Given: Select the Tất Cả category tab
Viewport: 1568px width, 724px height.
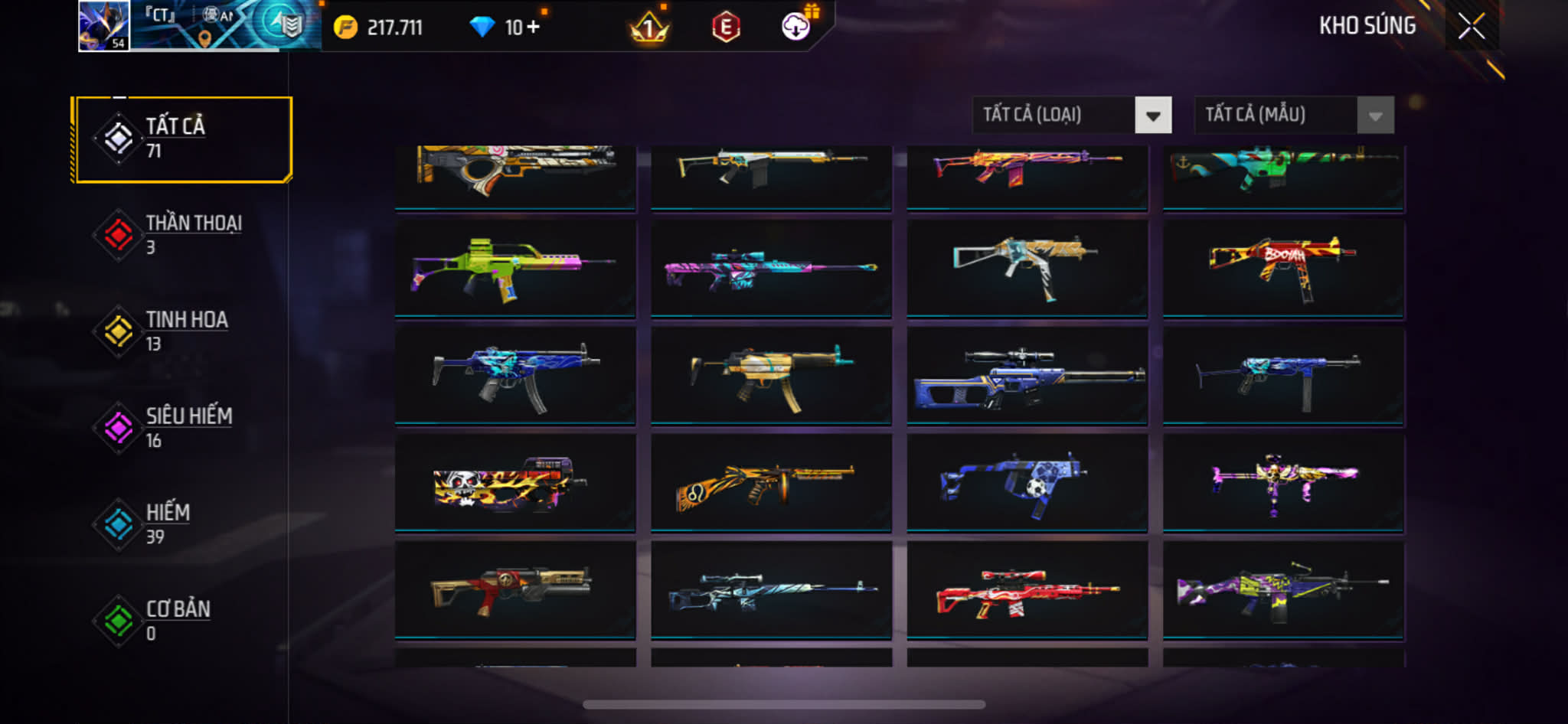Looking at the screenshot, I should [183, 139].
